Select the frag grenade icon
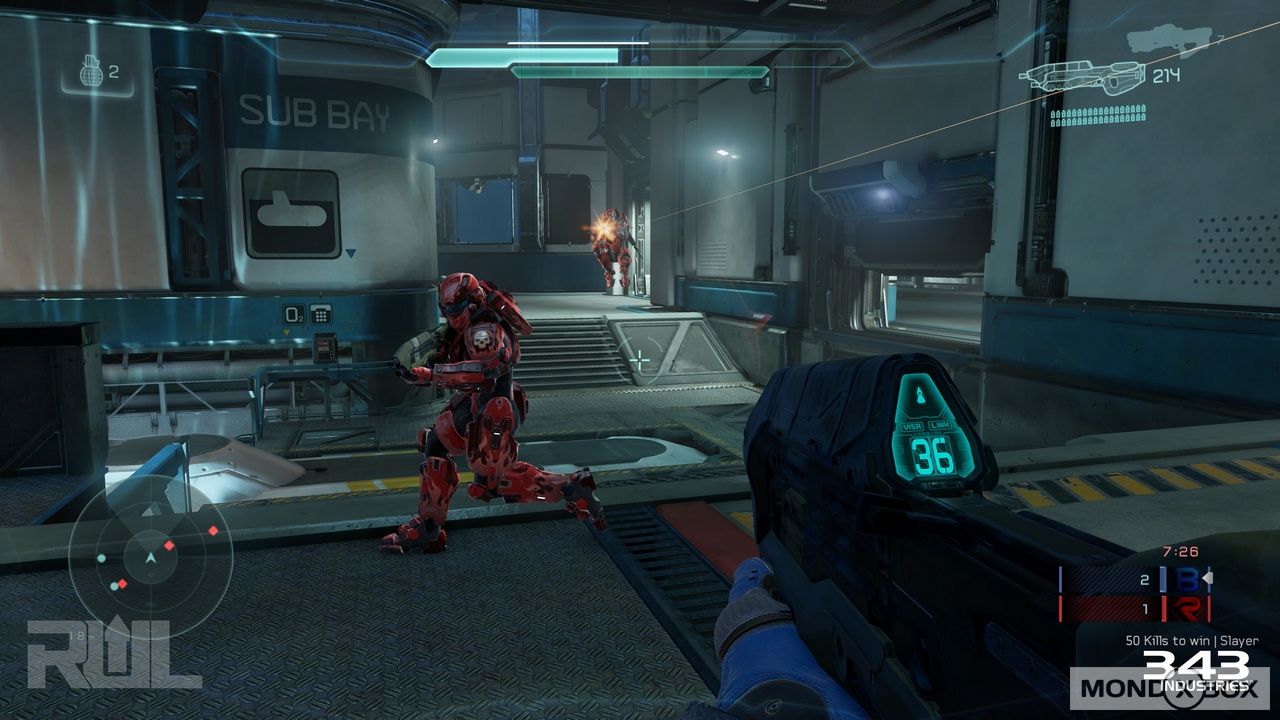Screen dimensions: 1280x720 pyautogui.click(x=91, y=72)
